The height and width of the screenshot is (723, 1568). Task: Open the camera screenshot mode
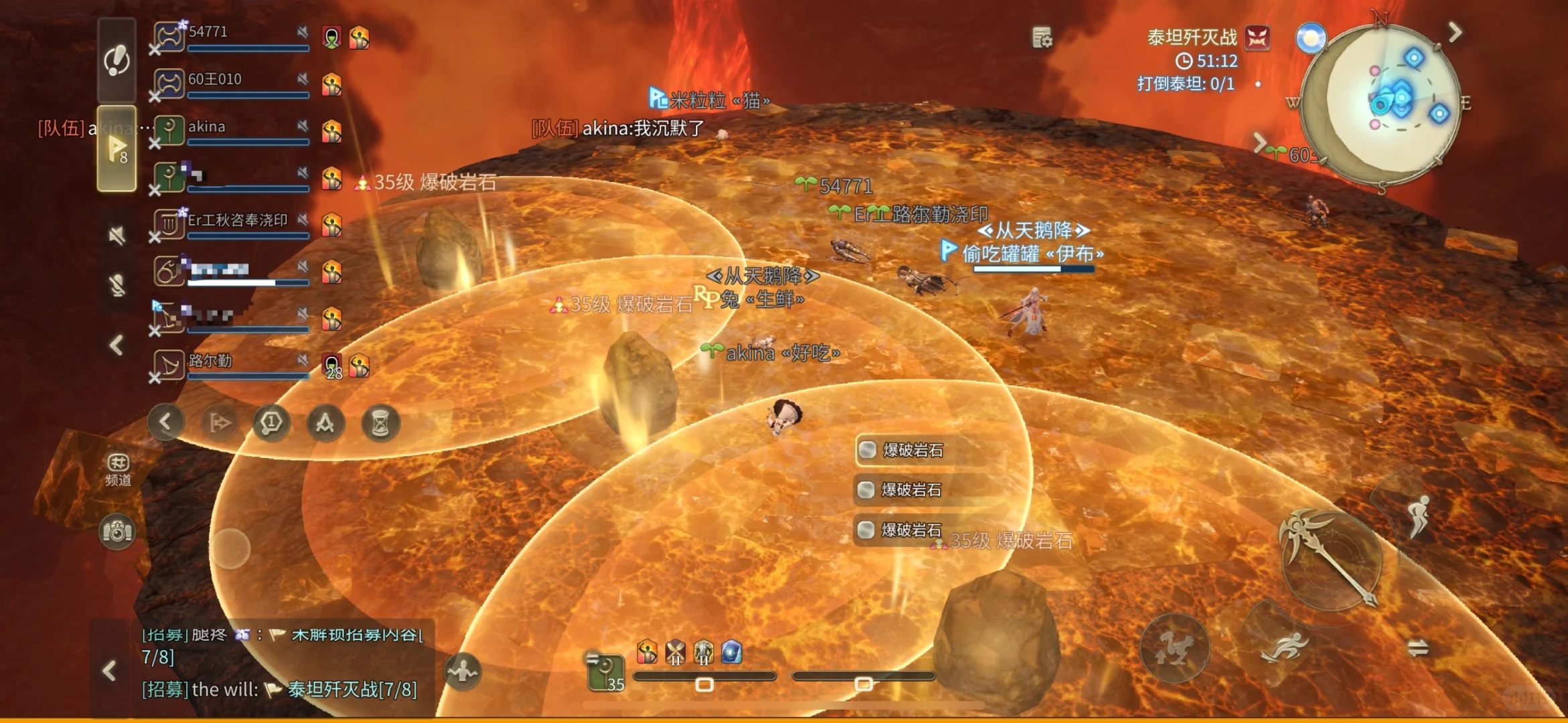[117, 532]
